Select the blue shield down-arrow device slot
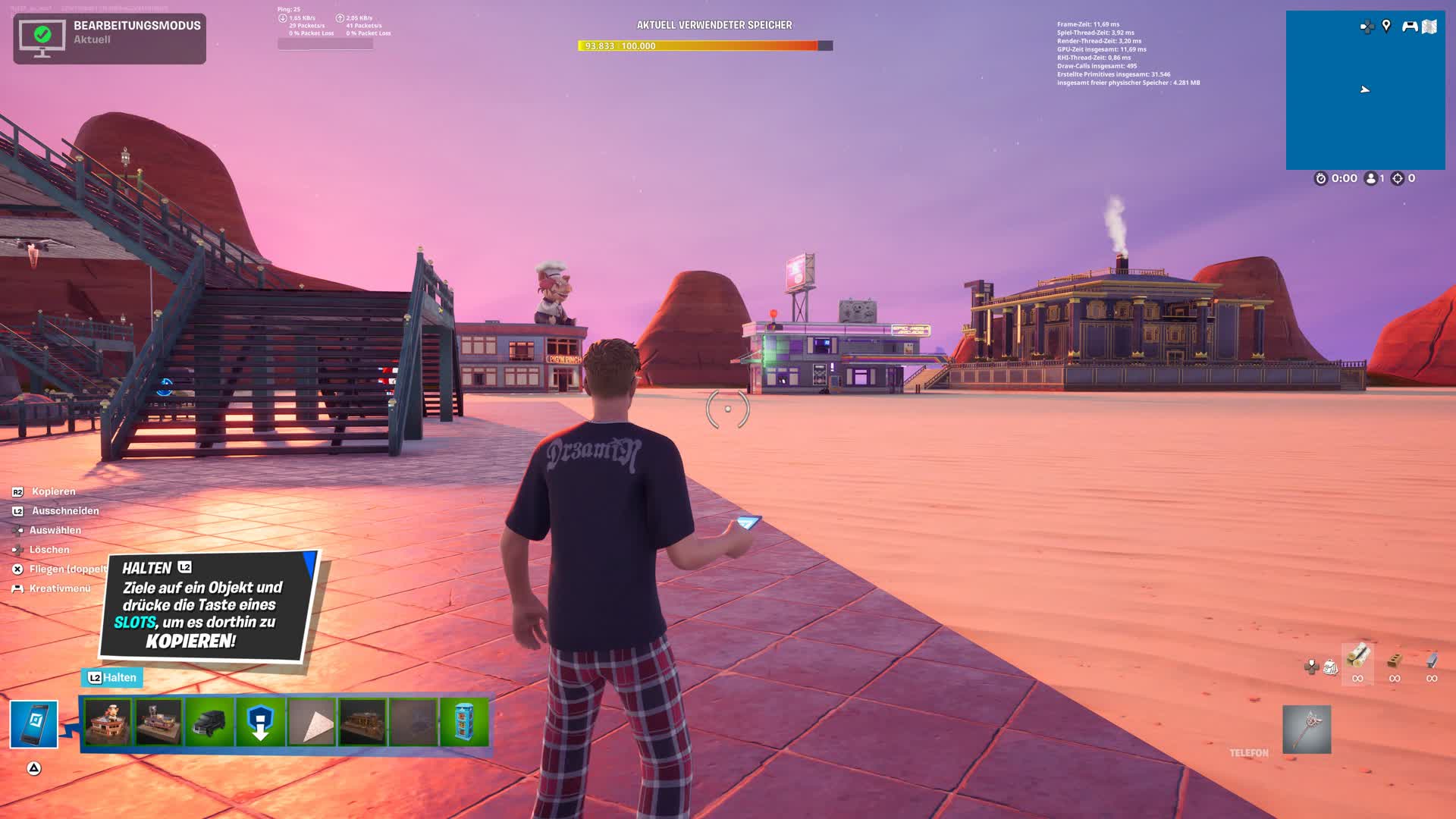Image resolution: width=1456 pixels, height=819 pixels. [x=261, y=723]
